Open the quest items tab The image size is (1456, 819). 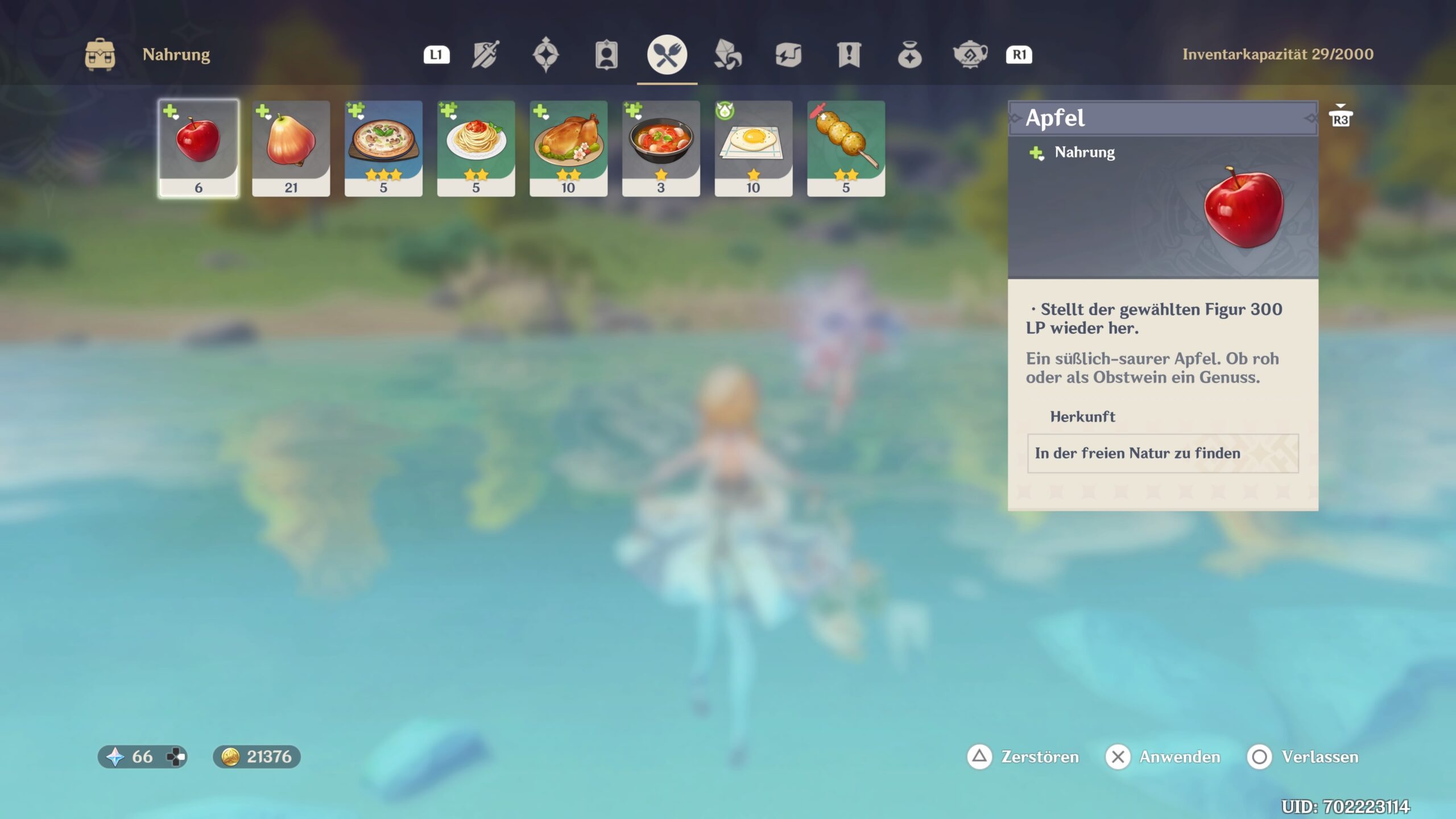[849, 55]
